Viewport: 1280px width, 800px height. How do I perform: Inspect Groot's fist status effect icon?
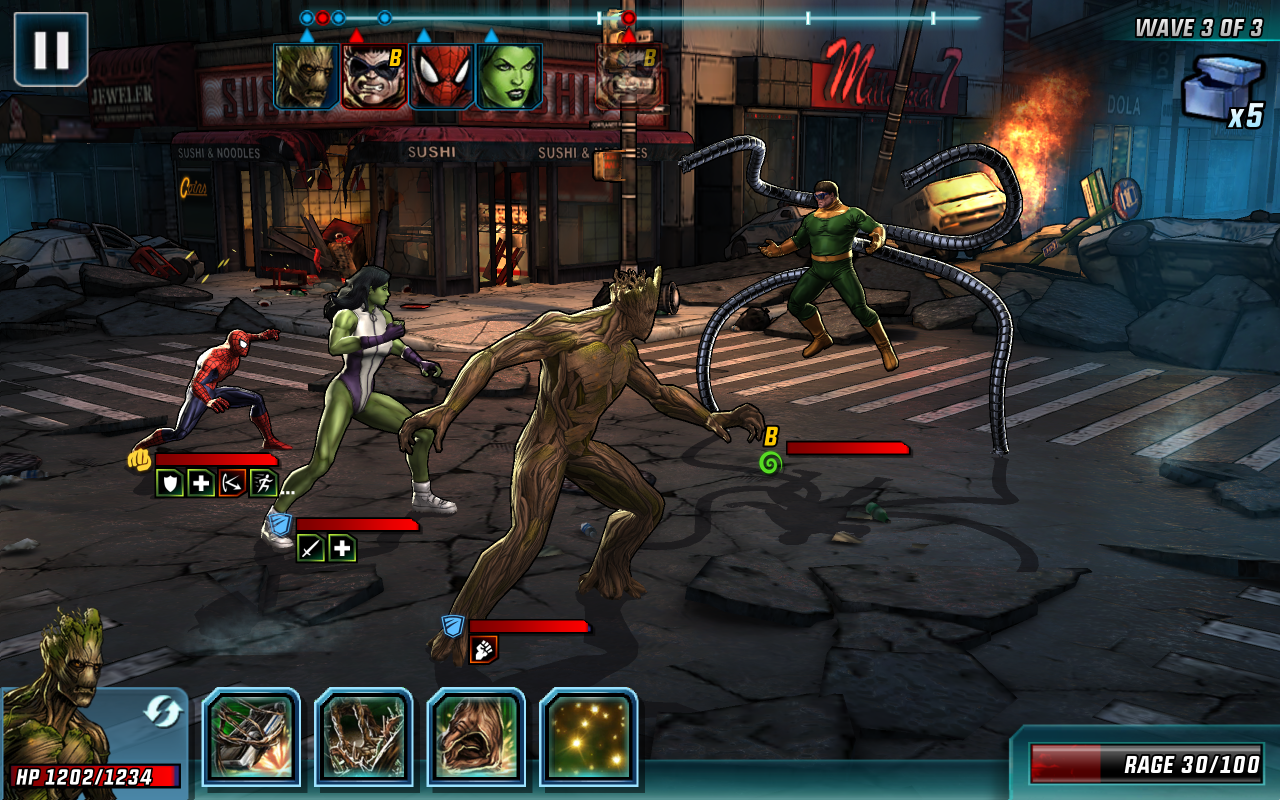[x=483, y=649]
